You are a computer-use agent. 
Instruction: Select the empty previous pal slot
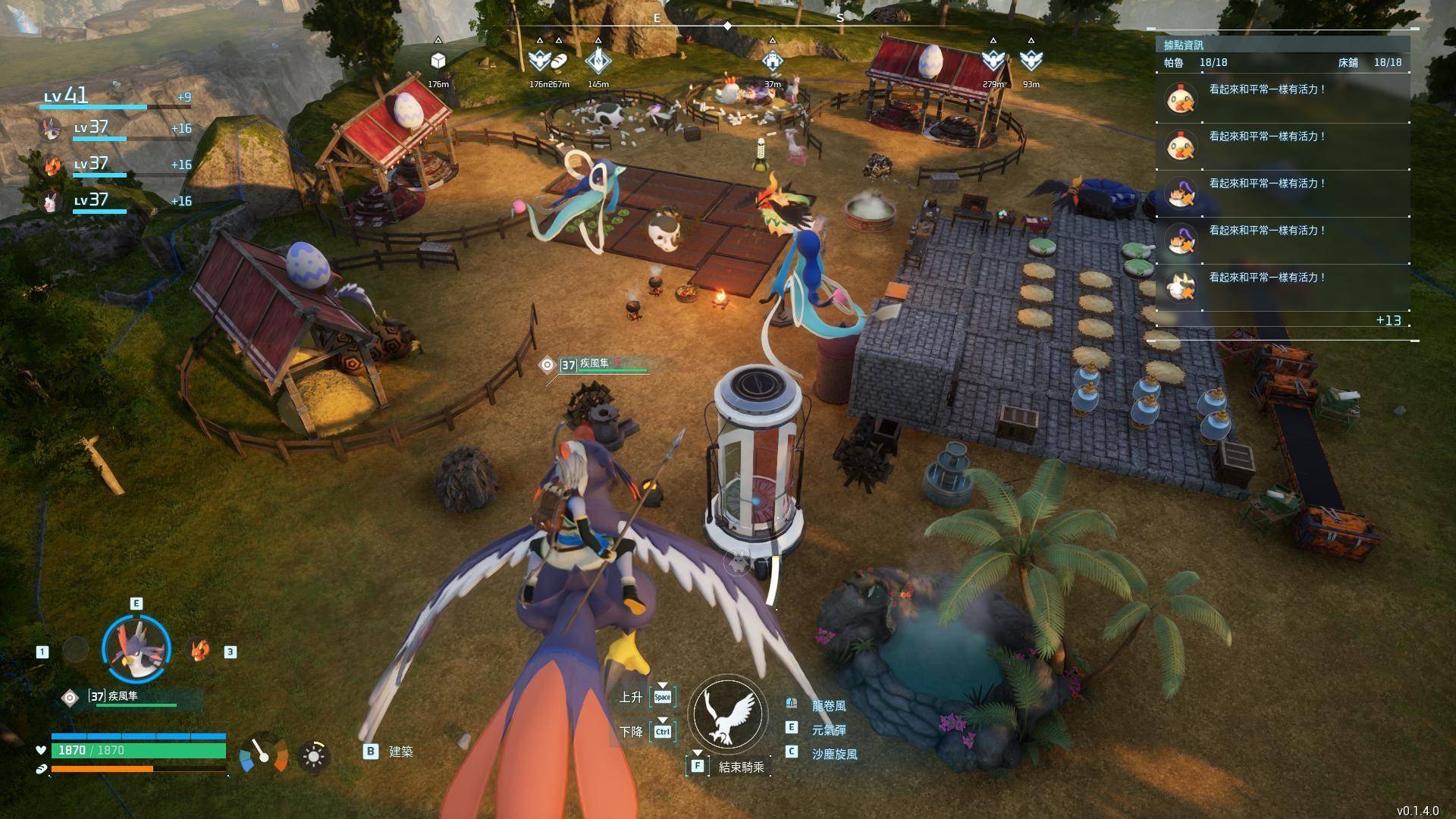[x=75, y=650]
